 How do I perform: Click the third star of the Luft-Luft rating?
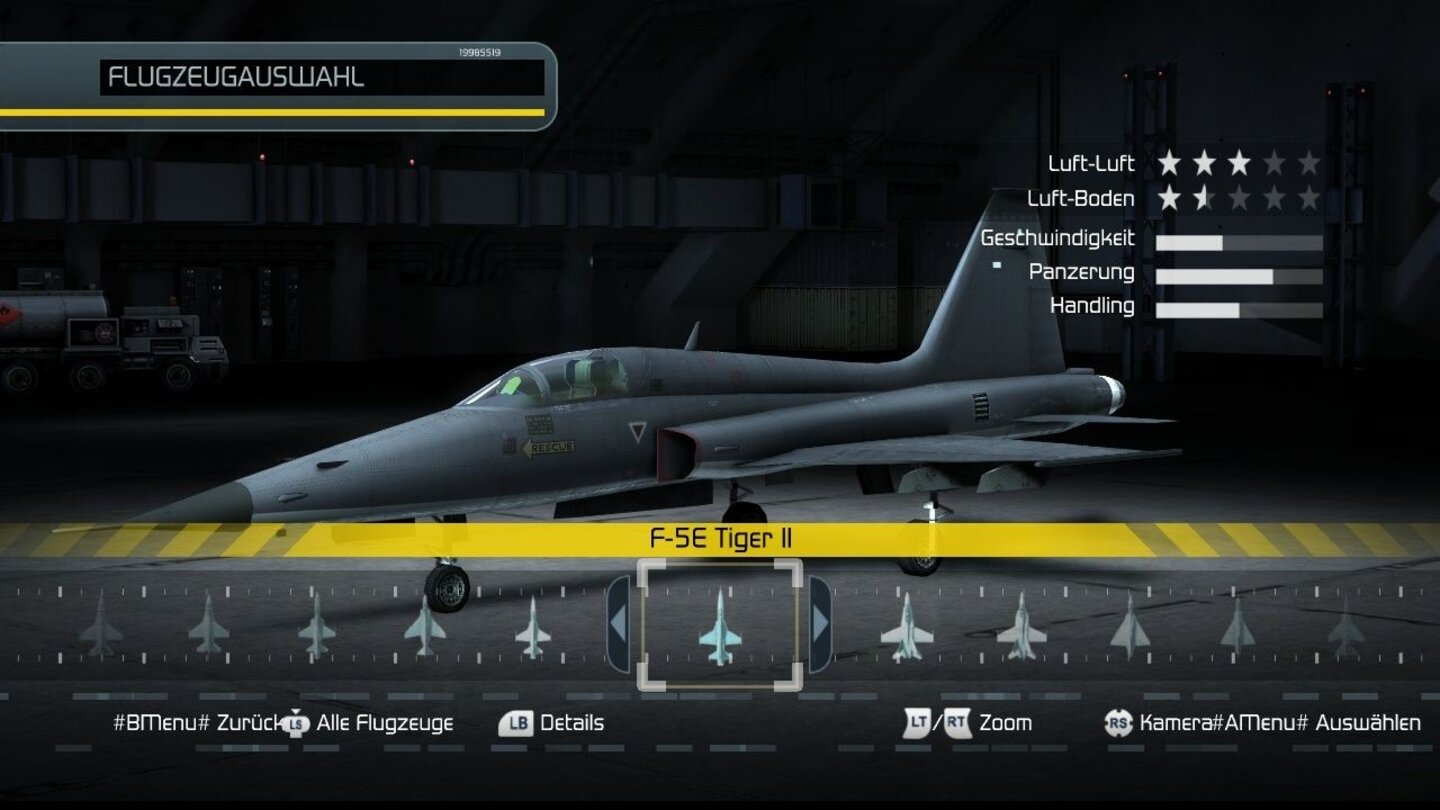point(1242,163)
